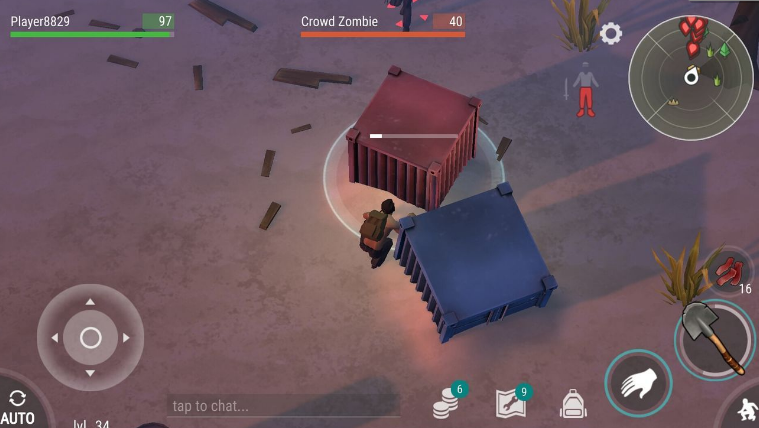
Task: Tap the character body status icon
Action: pos(585,88)
